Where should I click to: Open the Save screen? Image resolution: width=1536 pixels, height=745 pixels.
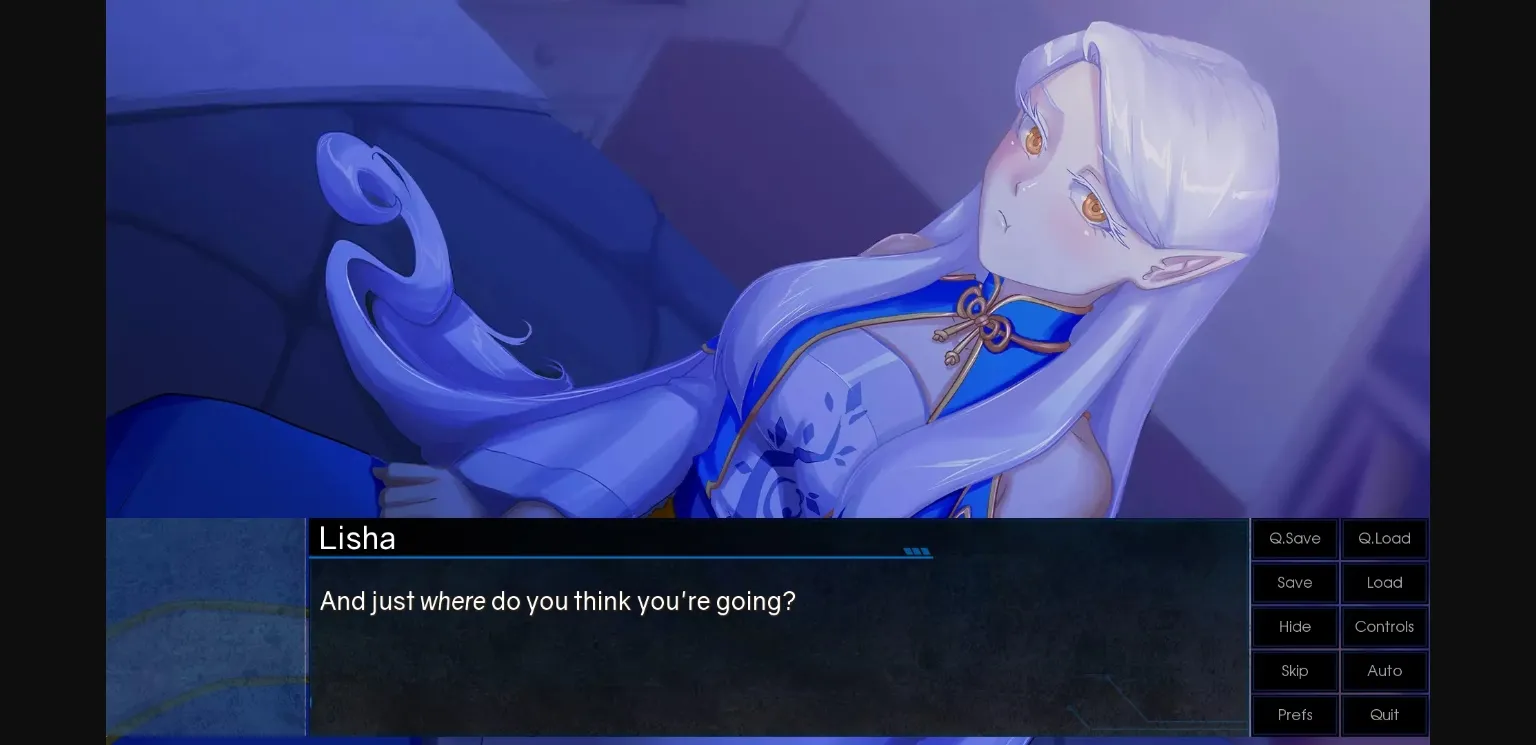tap(1294, 582)
